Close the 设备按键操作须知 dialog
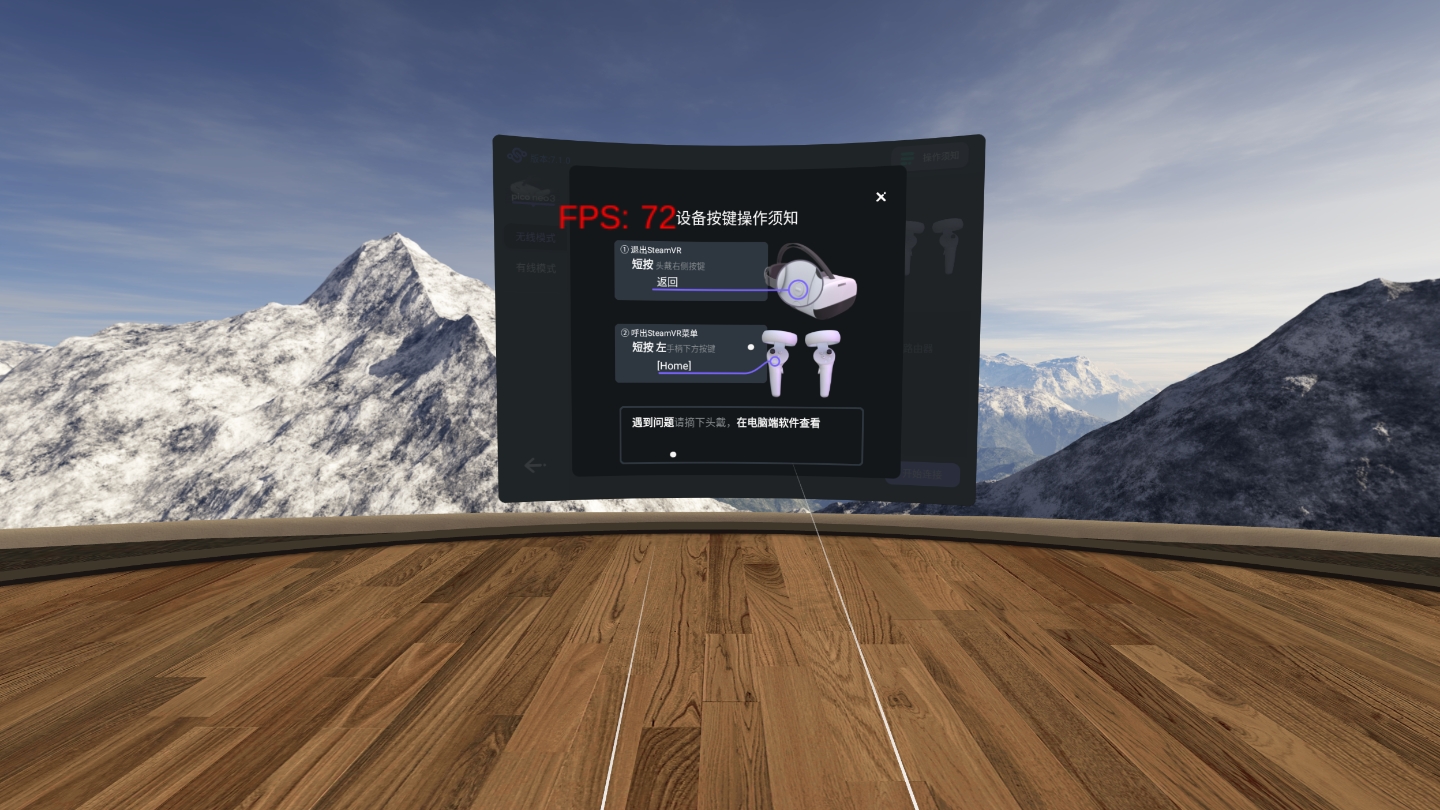This screenshot has width=1440, height=810. tap(881, 197)
